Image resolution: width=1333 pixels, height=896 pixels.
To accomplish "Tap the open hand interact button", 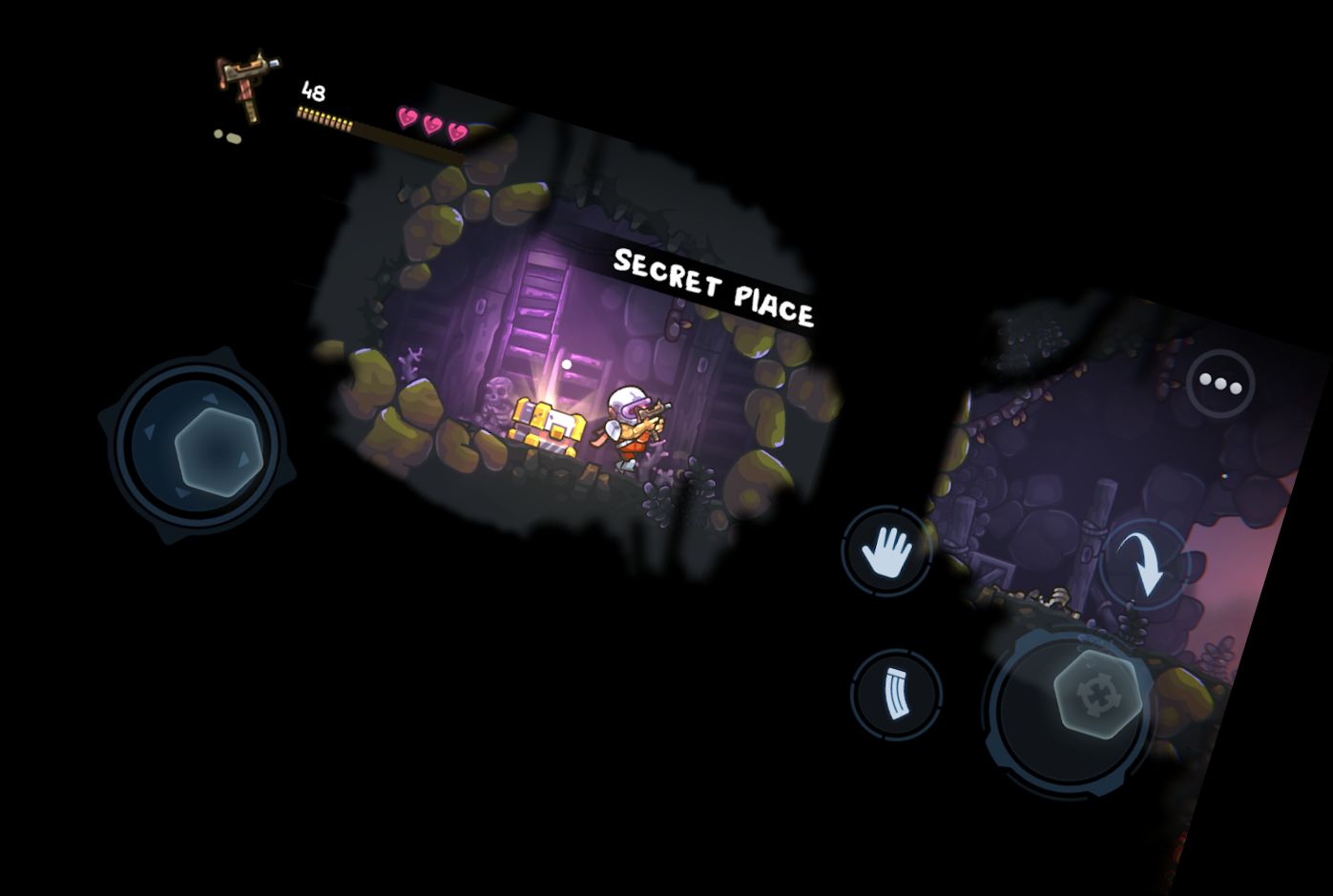I will pos(887,552).
